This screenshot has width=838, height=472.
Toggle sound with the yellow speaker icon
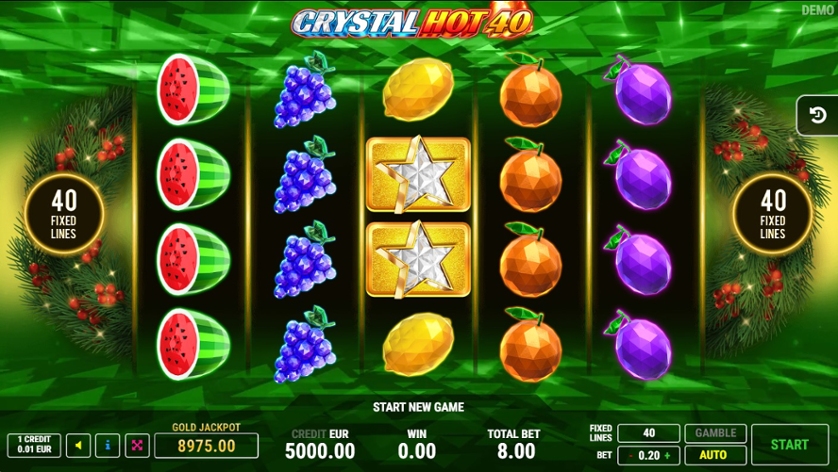[78, 446]
